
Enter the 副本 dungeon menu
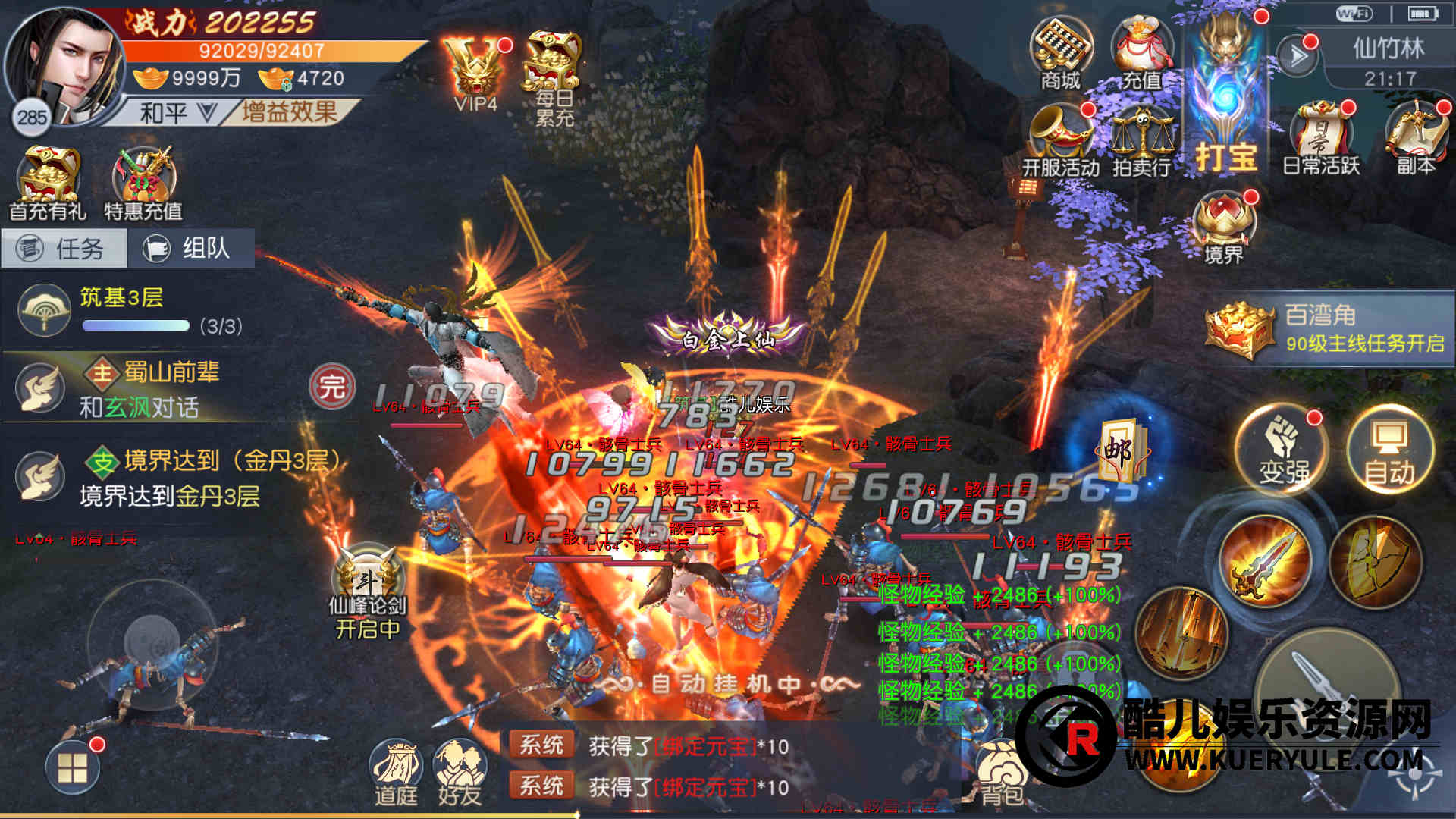[1415, 140]
